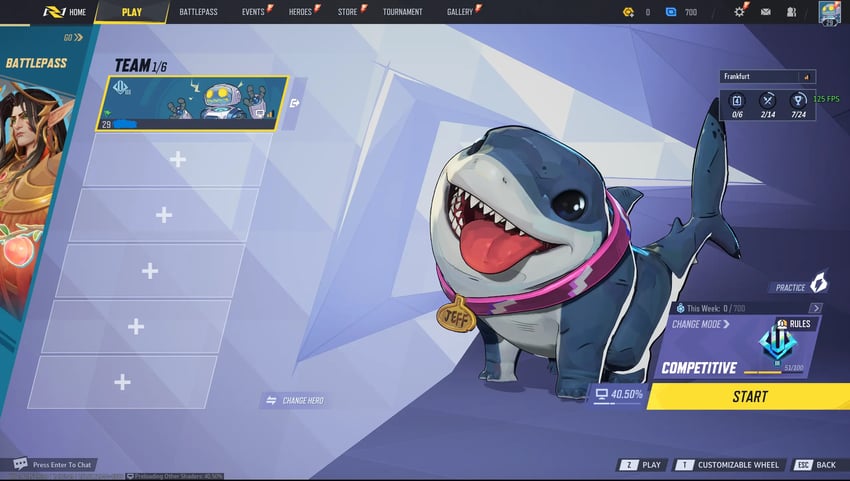The image size is (850, 481).
Task: Leave the team with the exit icon
Action: click(x=295, y=102)
